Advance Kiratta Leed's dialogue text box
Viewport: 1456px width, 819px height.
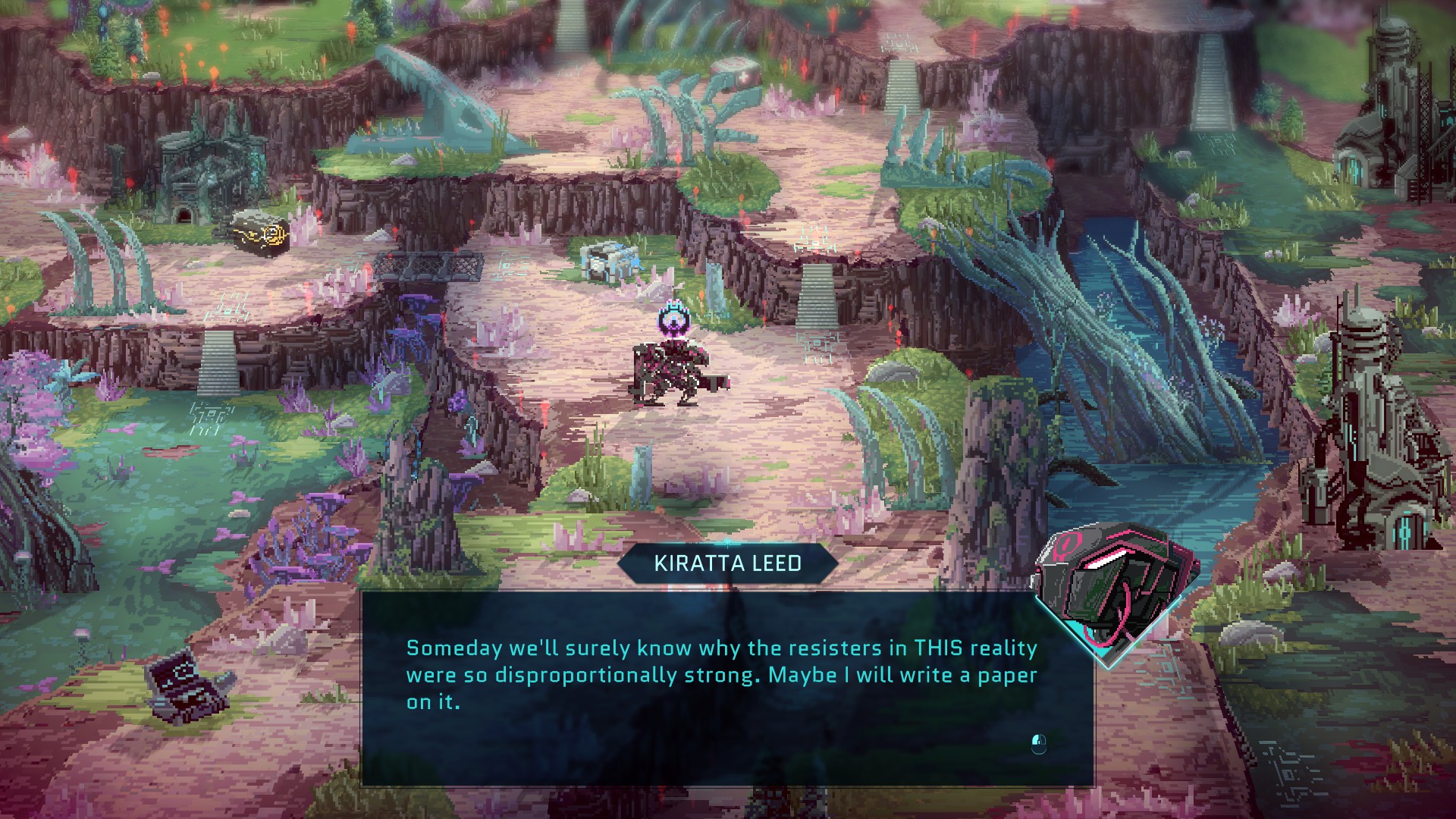[x=1038, y=743]
